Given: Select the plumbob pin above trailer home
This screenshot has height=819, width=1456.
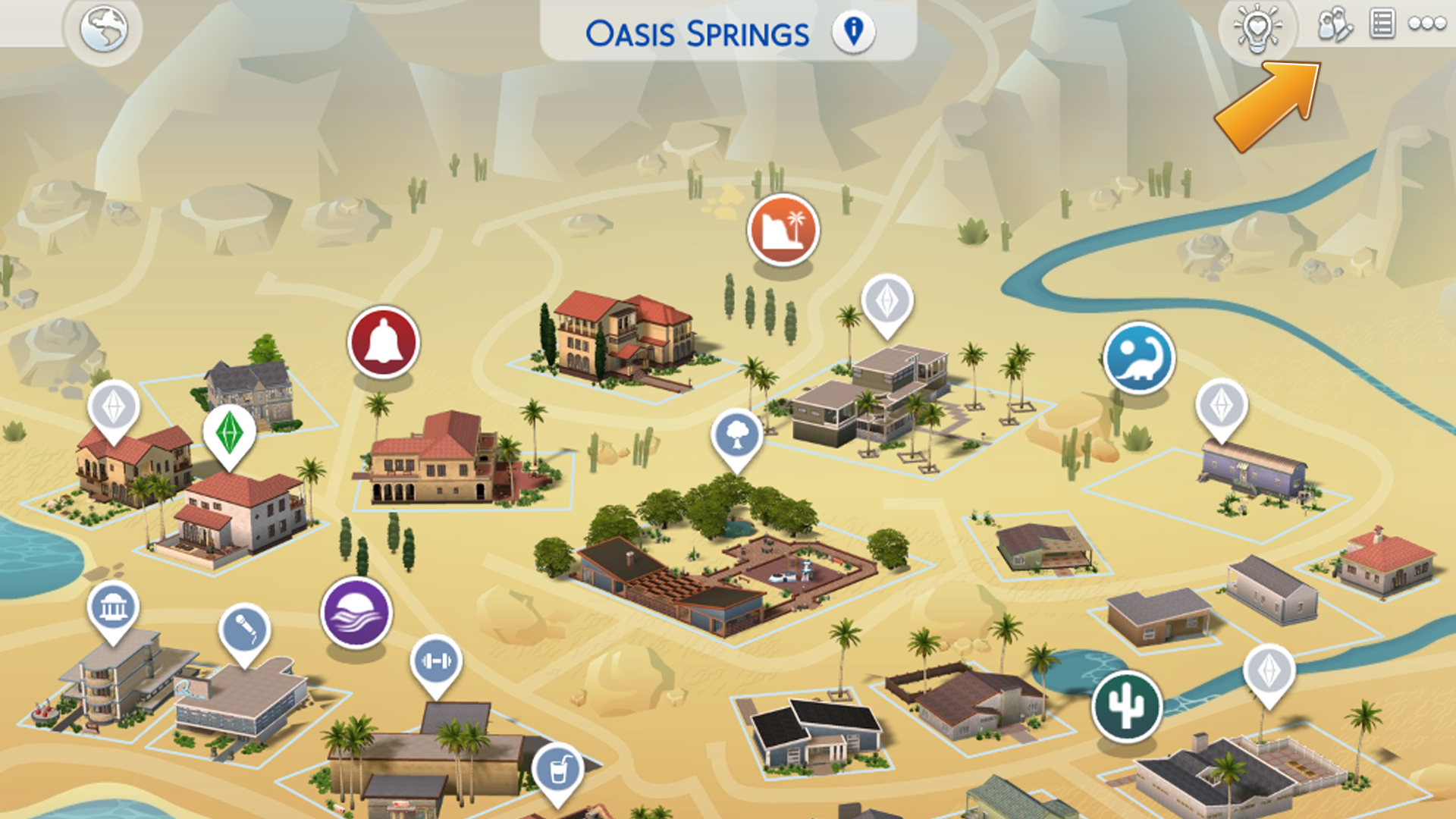Looking at the screenshot, I should pos(1221,406).
